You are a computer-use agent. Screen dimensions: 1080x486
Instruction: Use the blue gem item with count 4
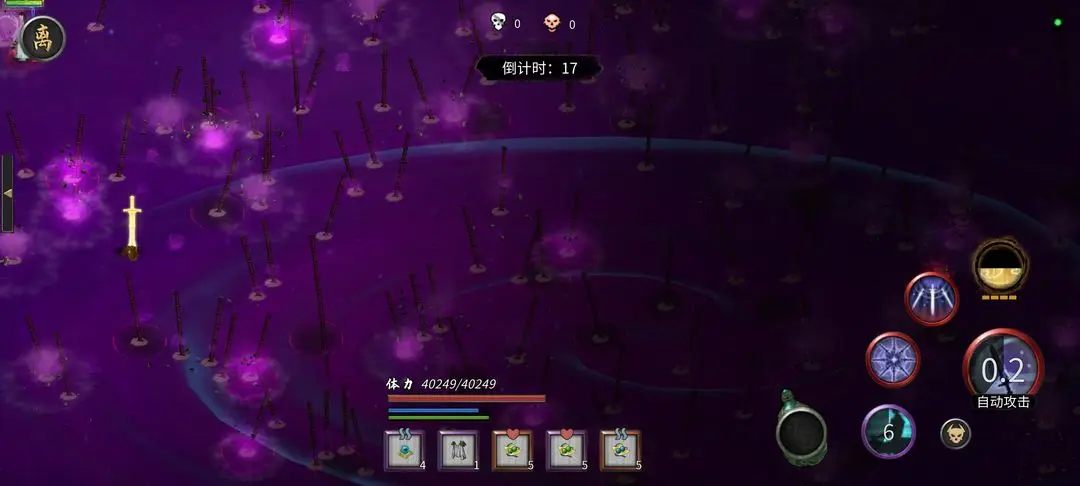pyautogui.click(x=404, y=450)
